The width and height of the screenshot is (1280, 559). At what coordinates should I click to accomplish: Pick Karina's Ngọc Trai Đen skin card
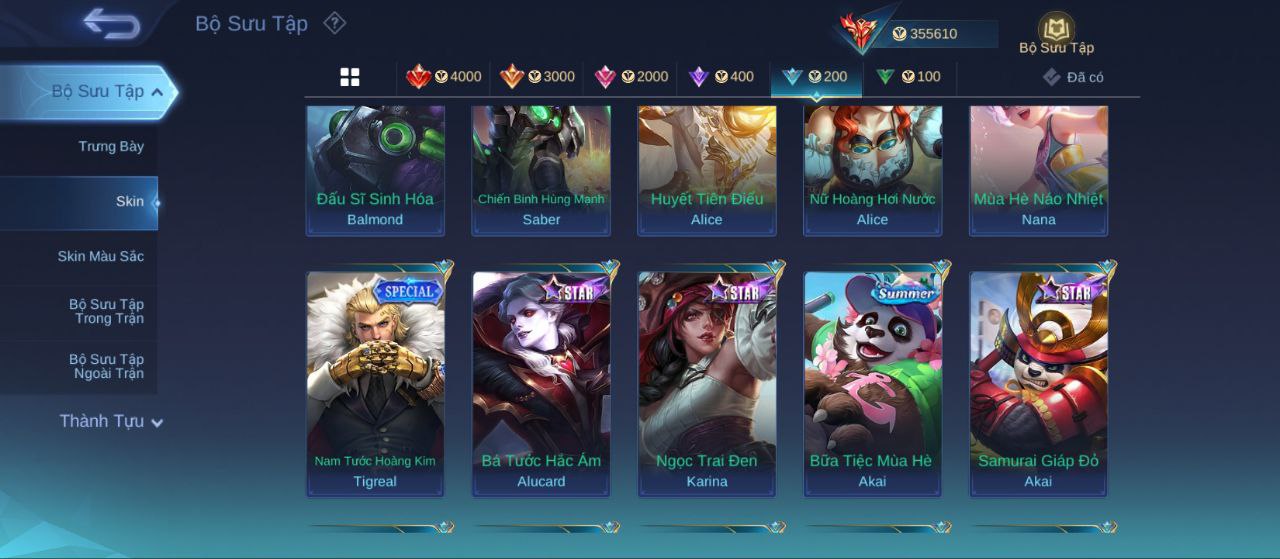(x=707, y=382)
